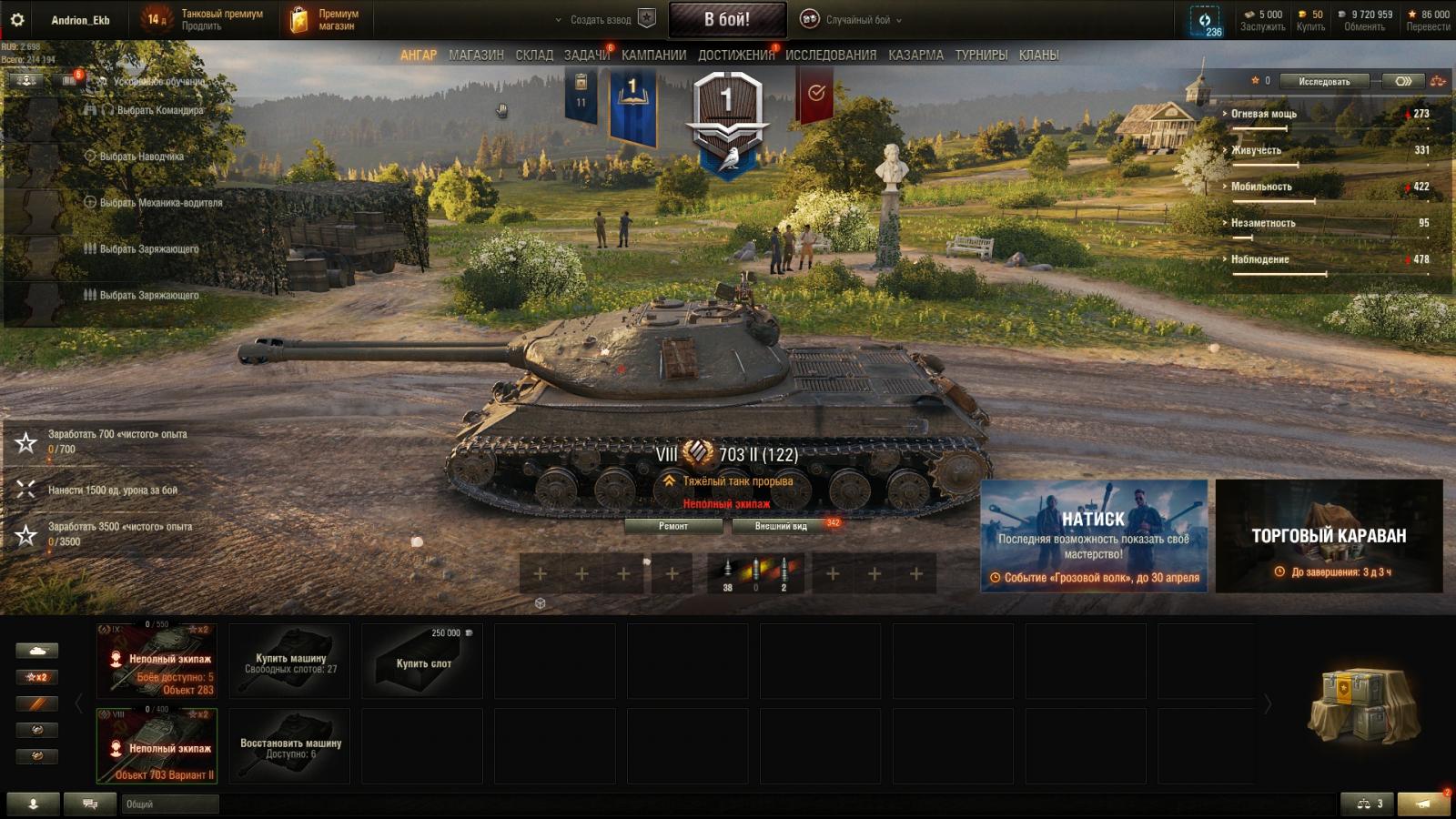The height and width of the screenshot is (819, 1456).
Task: Open the ИССЛЕДОВАНИЯ tab
Action: (x=831, y=56)
